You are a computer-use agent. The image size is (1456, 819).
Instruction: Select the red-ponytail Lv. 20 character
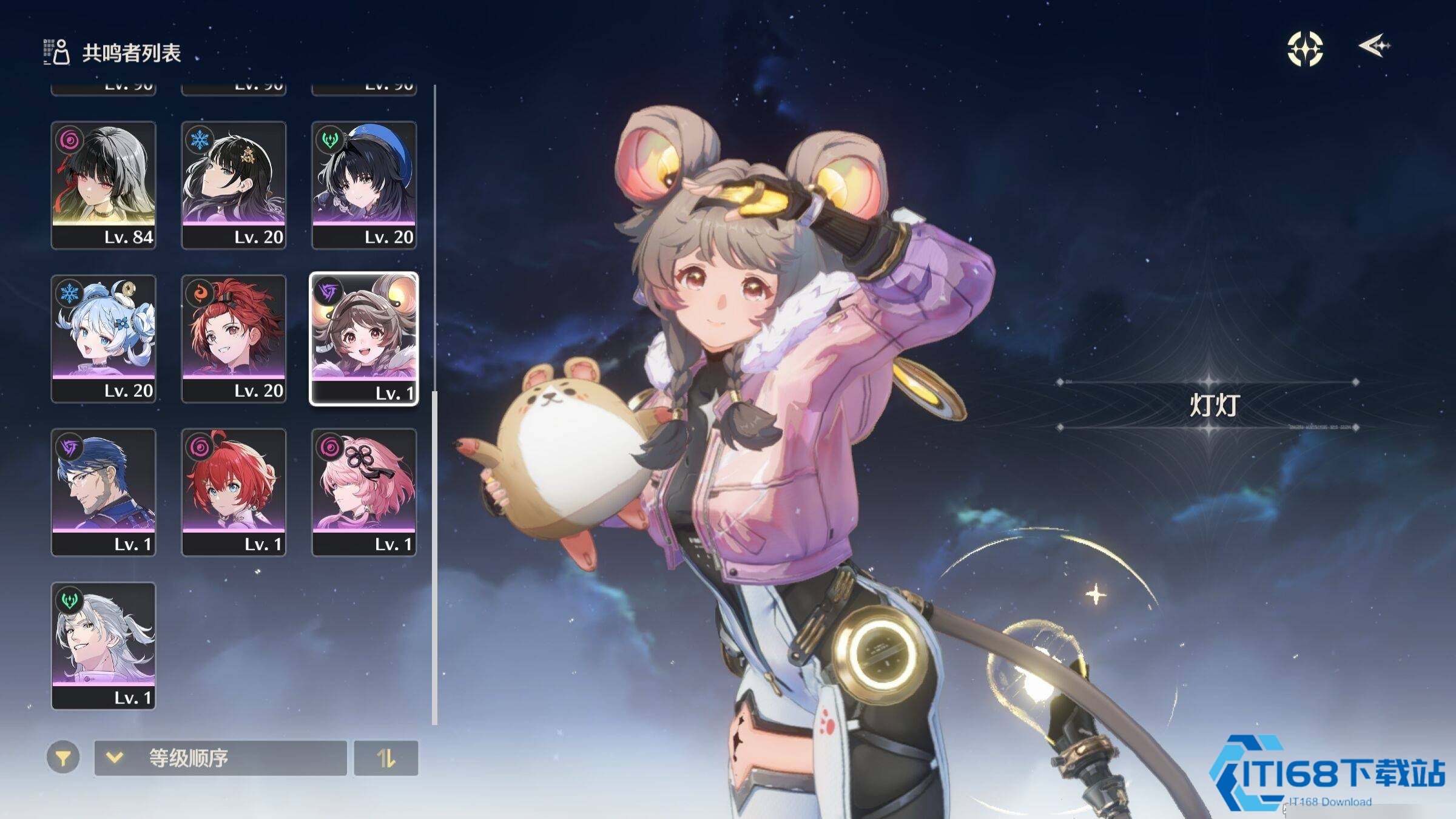[x=234, y=338]
